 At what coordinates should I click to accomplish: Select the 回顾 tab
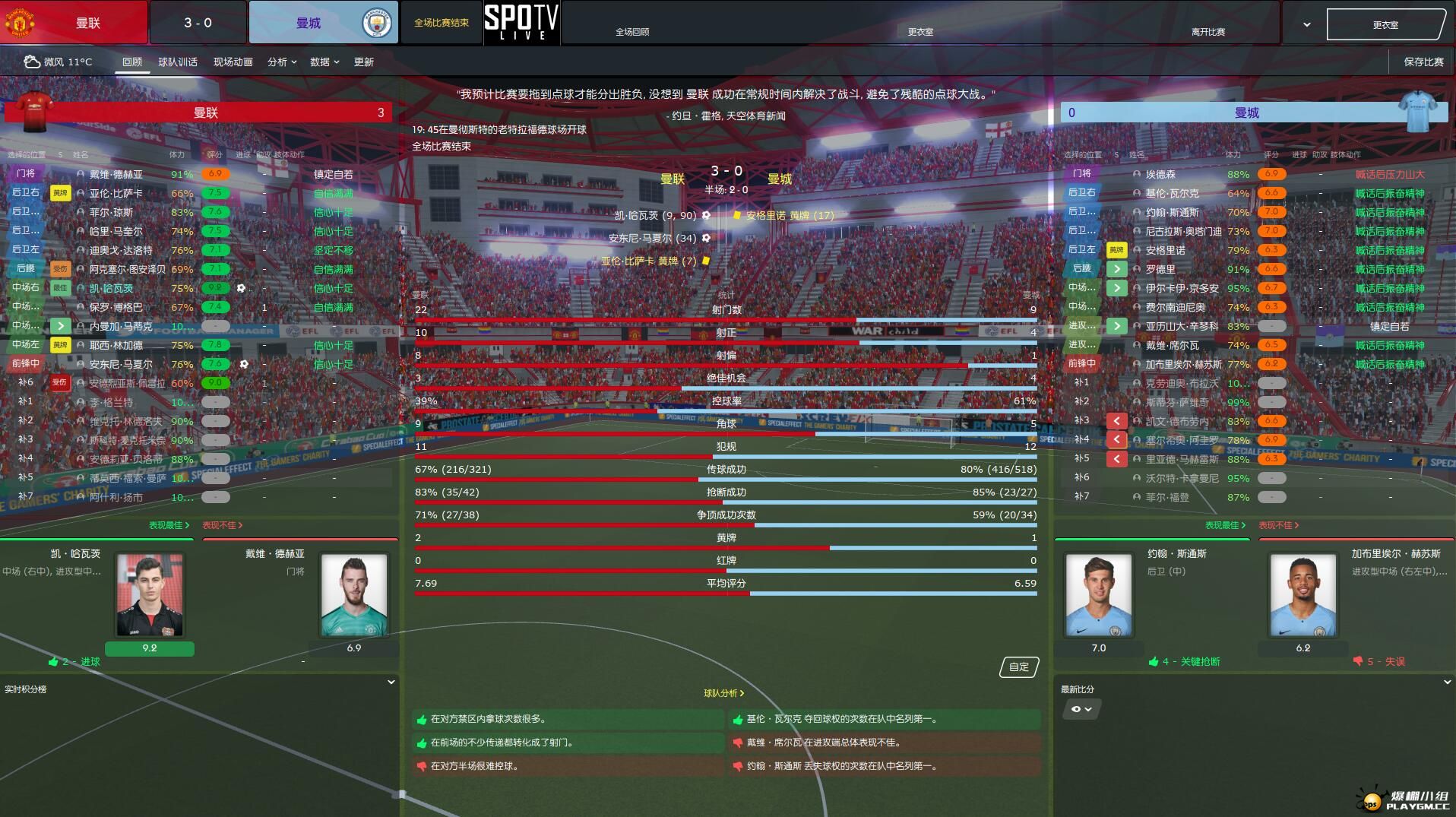tap(132, 62)
